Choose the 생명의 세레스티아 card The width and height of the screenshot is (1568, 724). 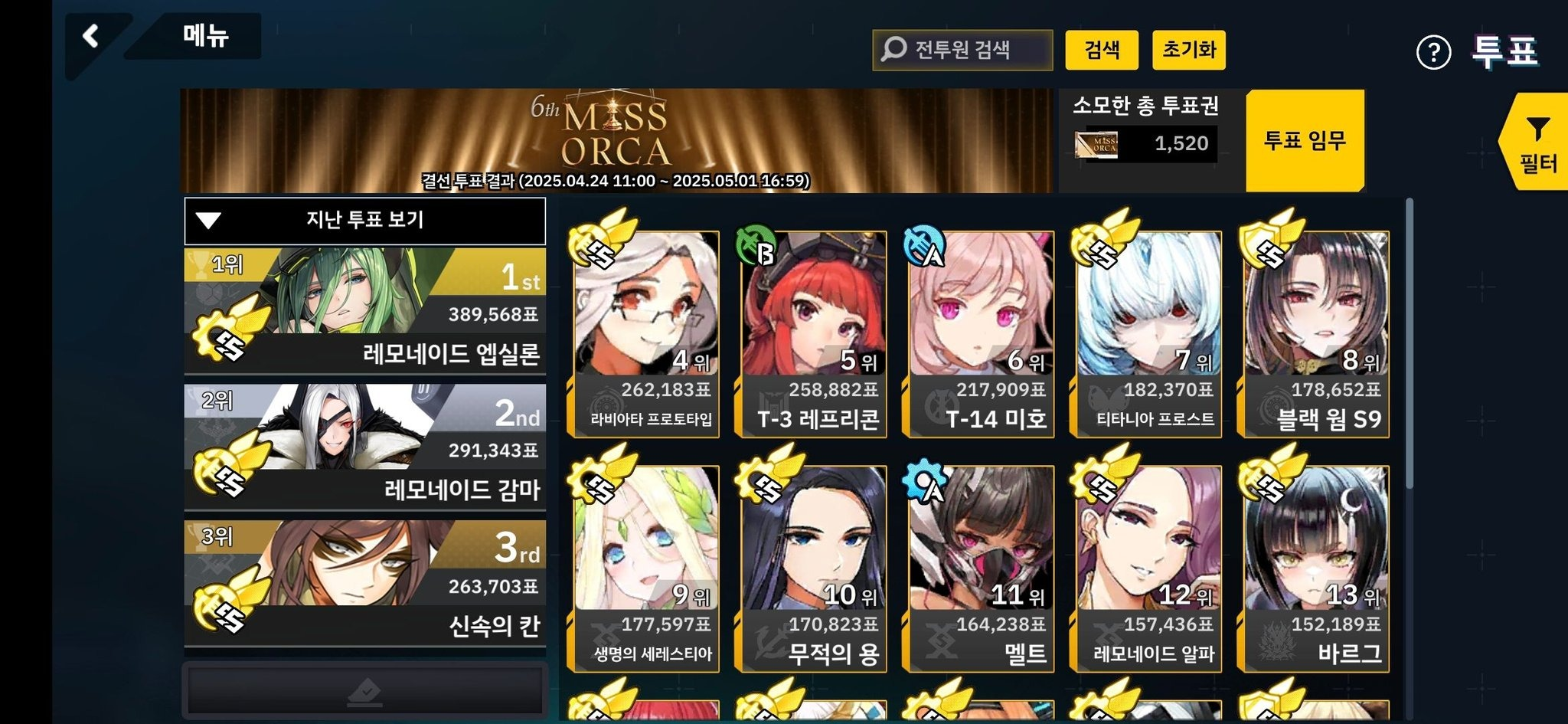(x=646, y=568)
